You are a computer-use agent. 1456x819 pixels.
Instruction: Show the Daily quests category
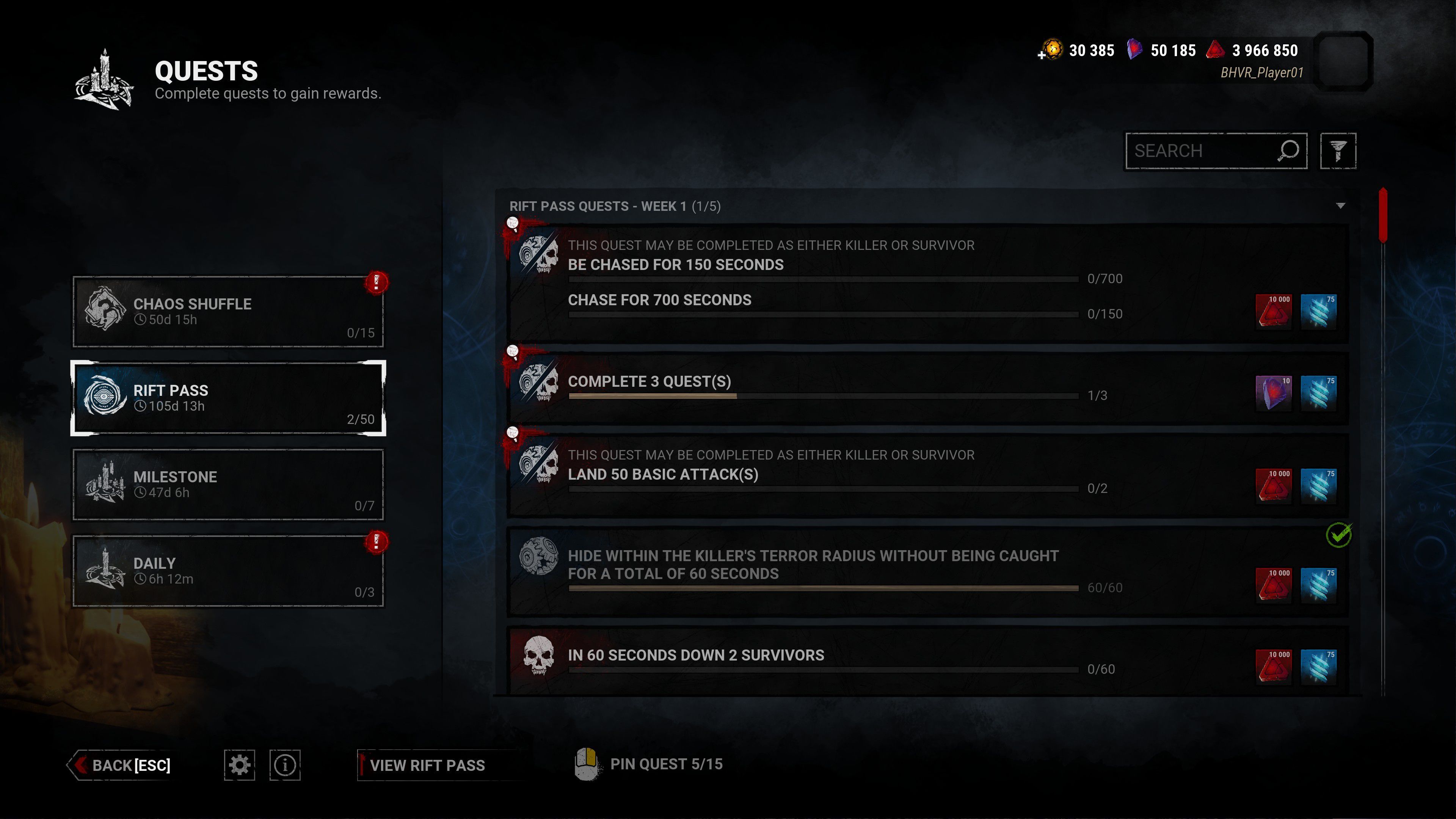(x=228, y=571)
